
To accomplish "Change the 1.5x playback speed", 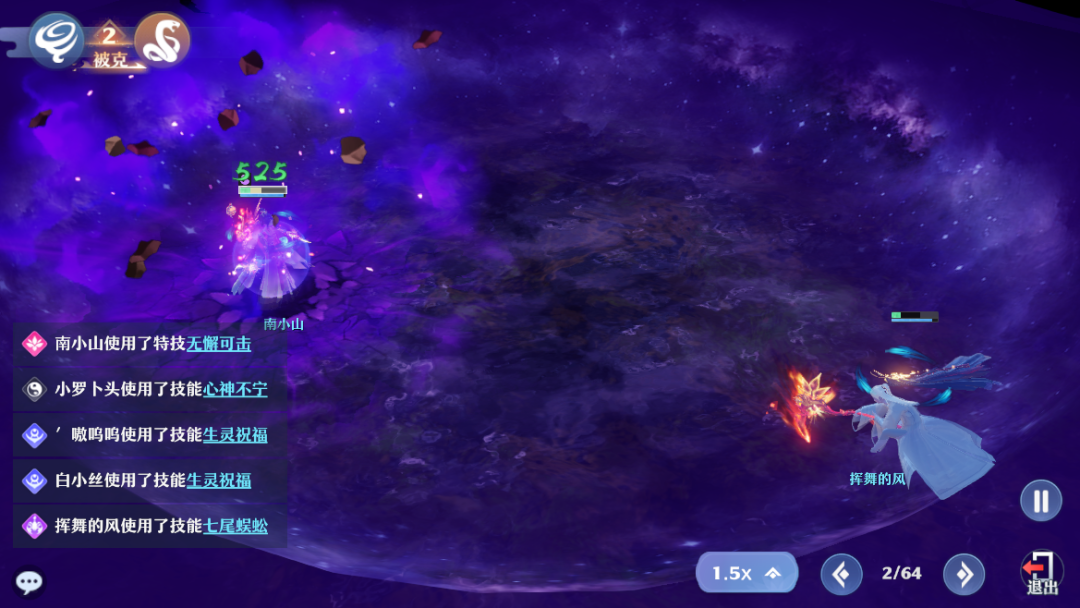I will tap(746, 573).
